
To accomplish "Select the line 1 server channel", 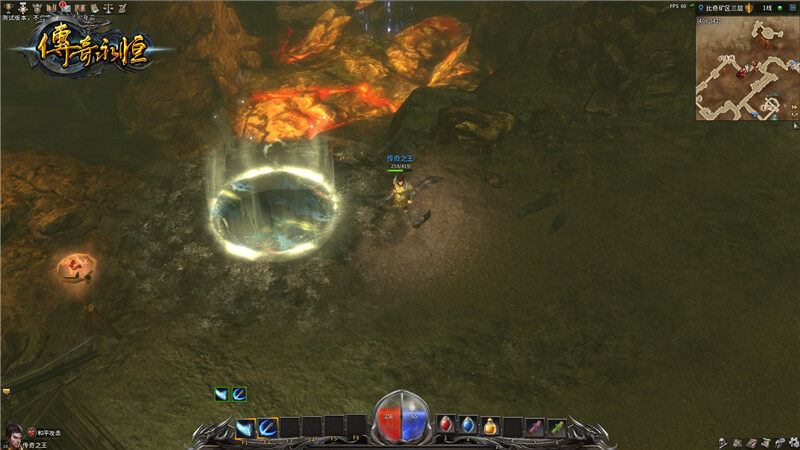I will click(x=768, y=7).
